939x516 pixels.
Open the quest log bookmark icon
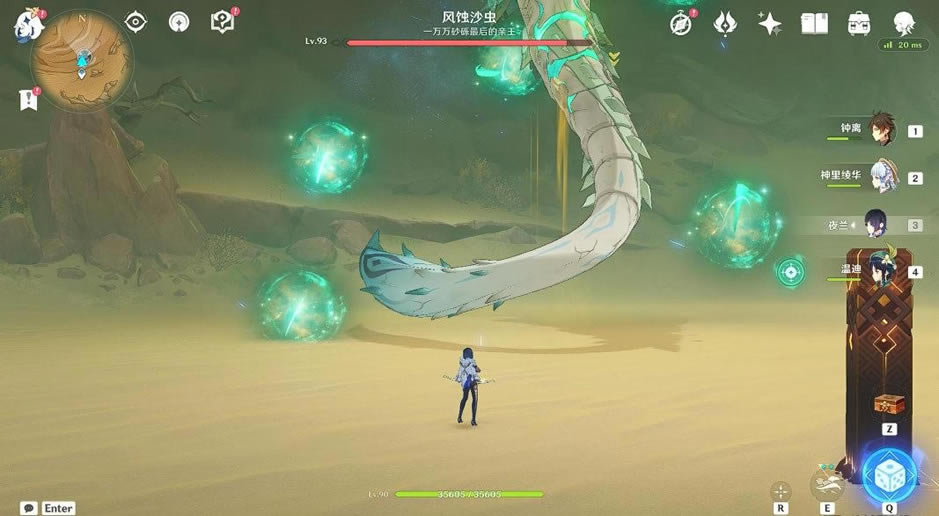coord(28,99)
